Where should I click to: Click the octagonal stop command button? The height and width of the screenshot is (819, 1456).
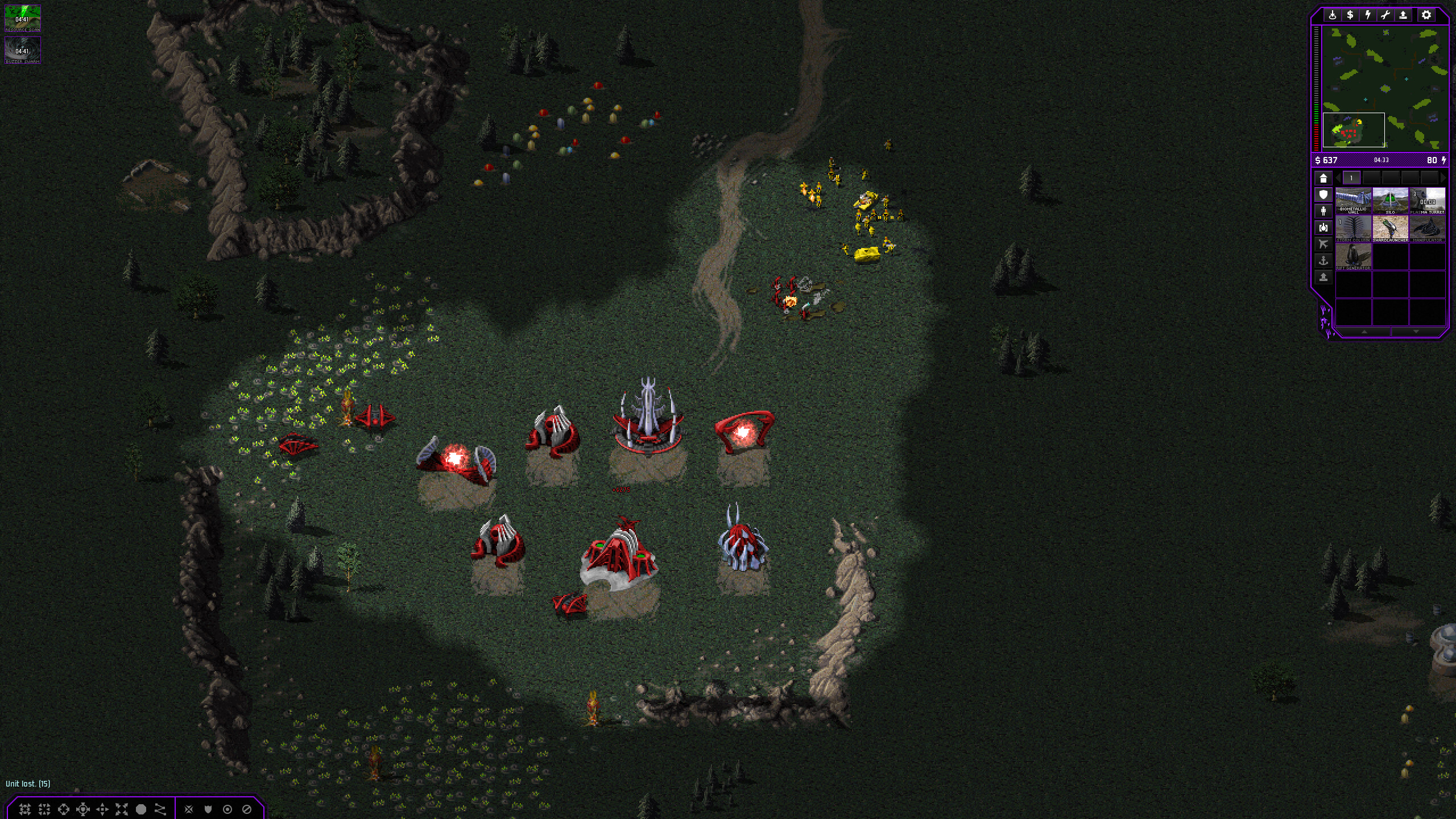[x=141, y=809]
